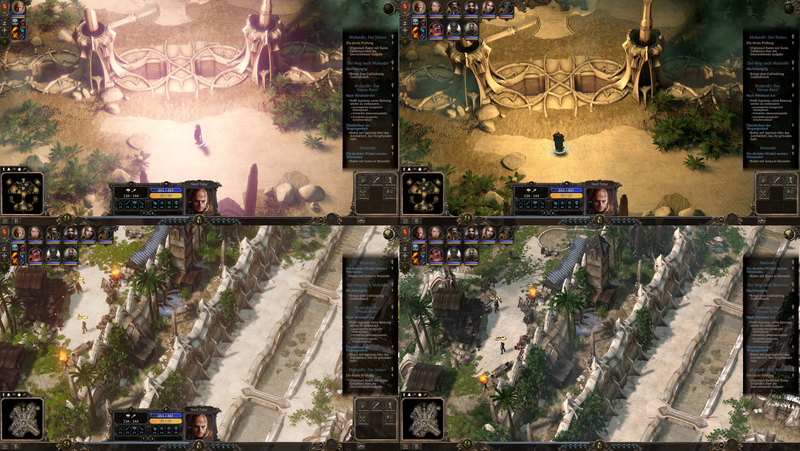Click the round menu orb in the dark desert view
This screenshot has width=800, height=451.
click(x=788, y=8)
